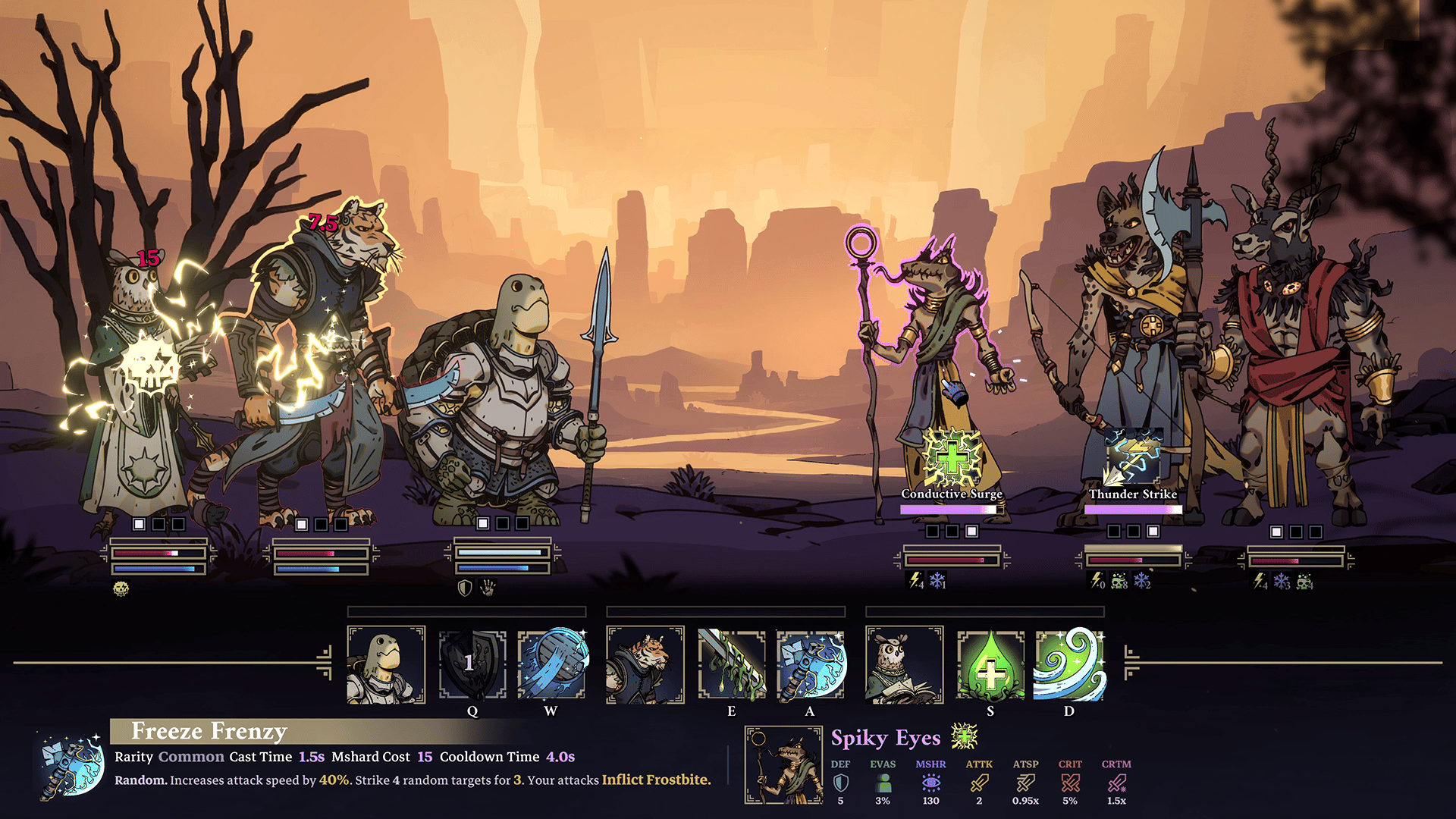Activate the shield ability on cooldown
The image size is (1456, 819).
pos(472,665)
